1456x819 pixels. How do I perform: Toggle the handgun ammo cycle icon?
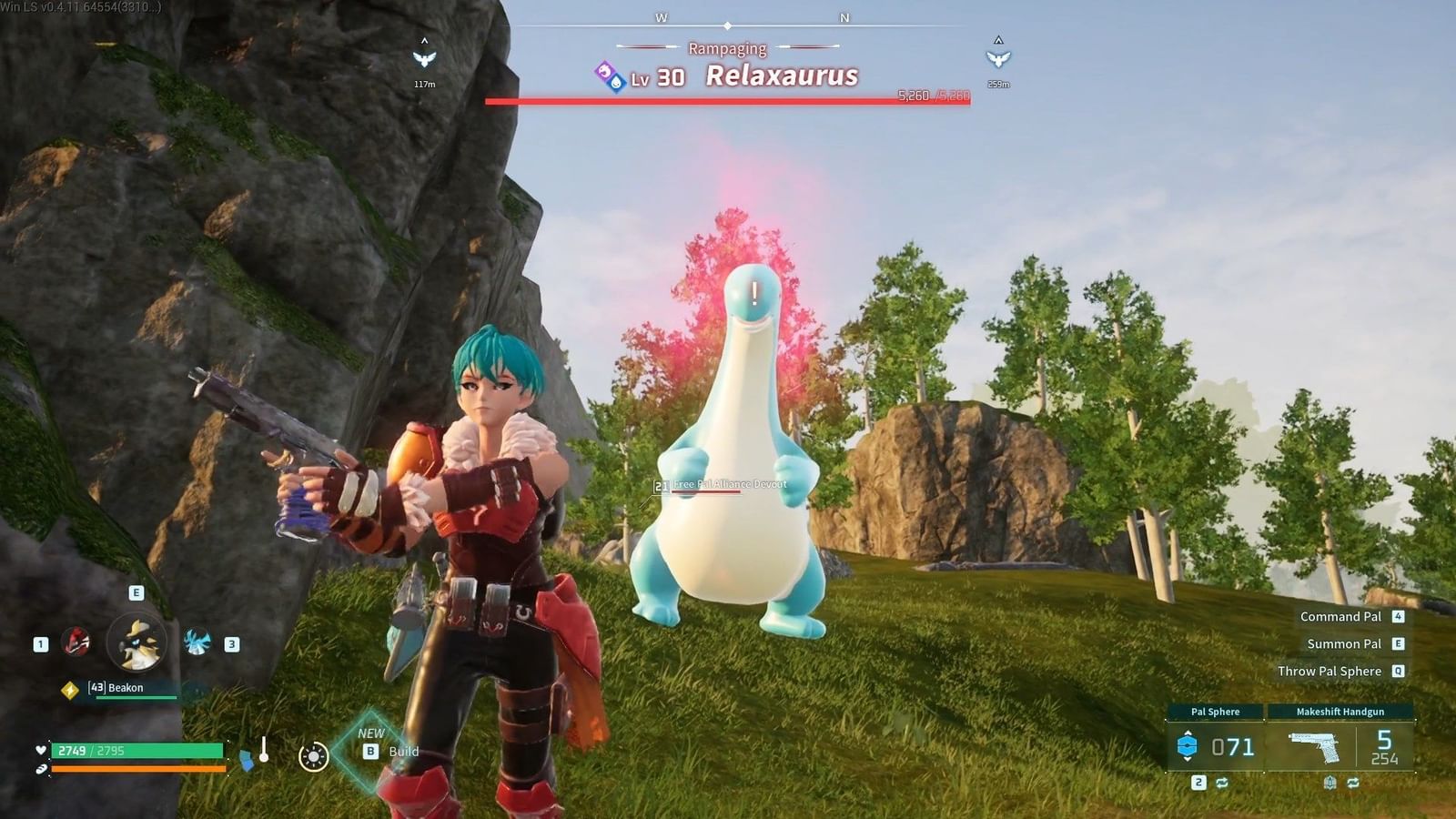tap(1354, 783)
